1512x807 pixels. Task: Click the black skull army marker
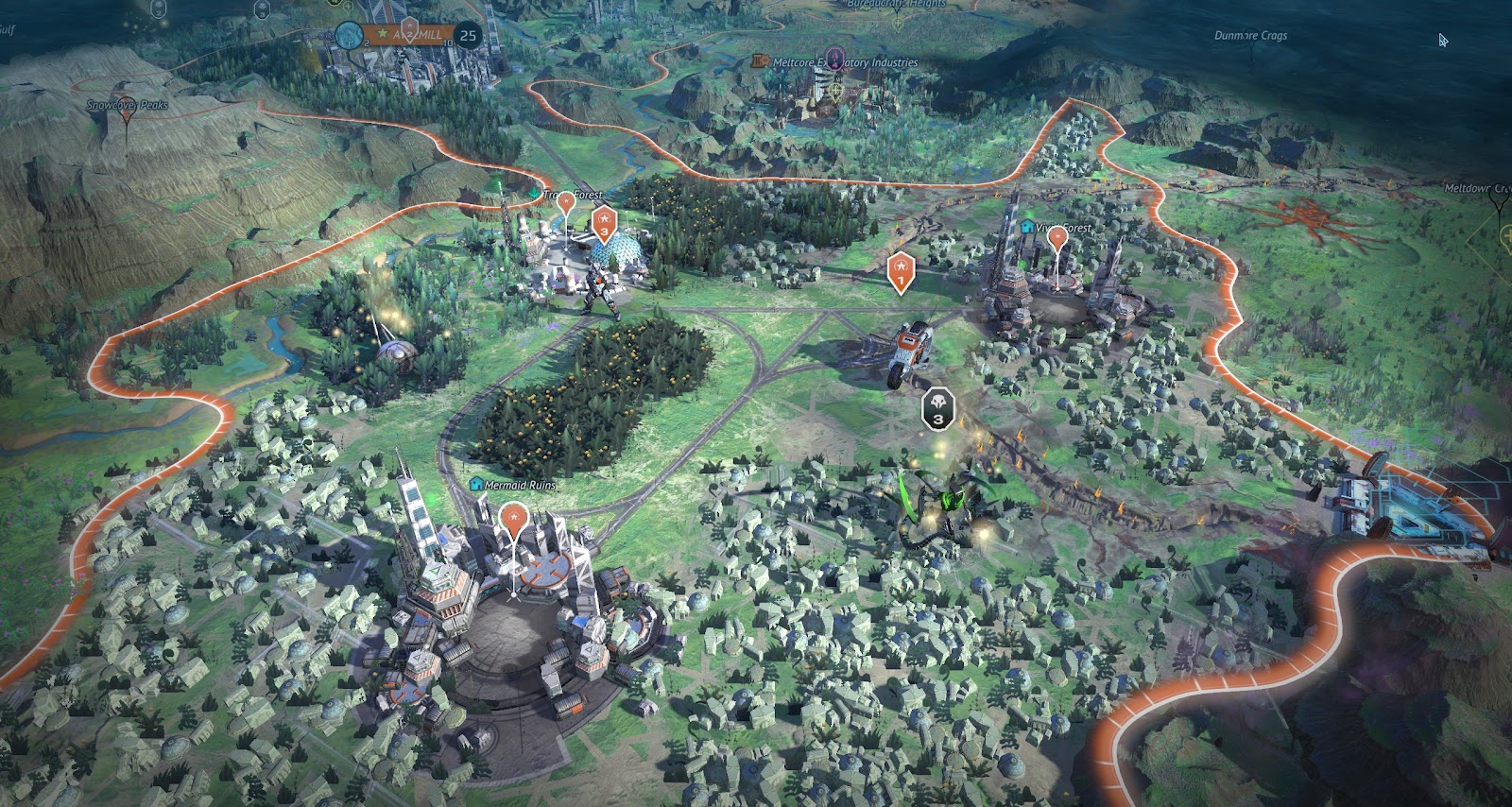937,408
